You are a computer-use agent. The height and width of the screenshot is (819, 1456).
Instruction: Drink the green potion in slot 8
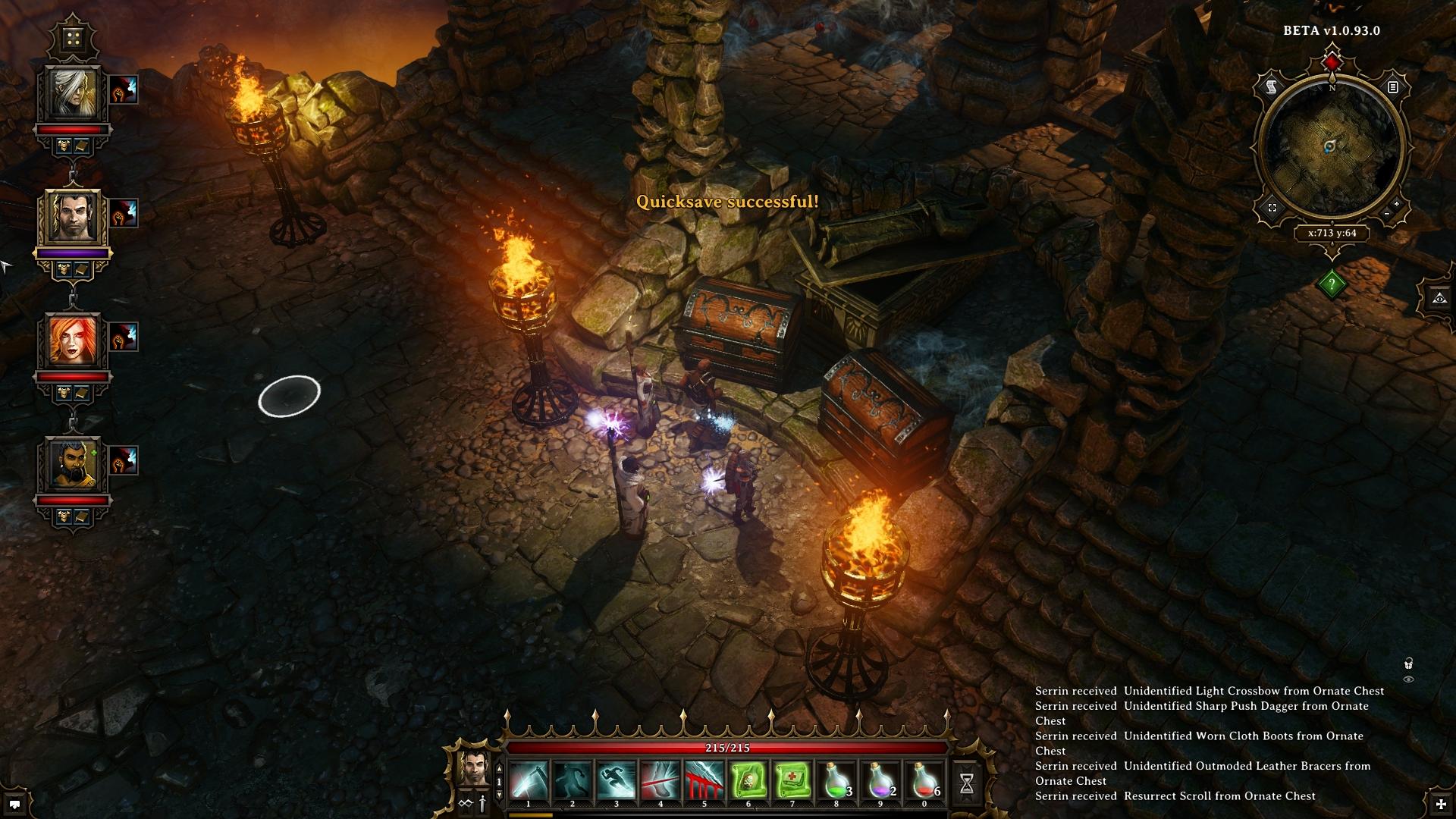tap(836, 781)
